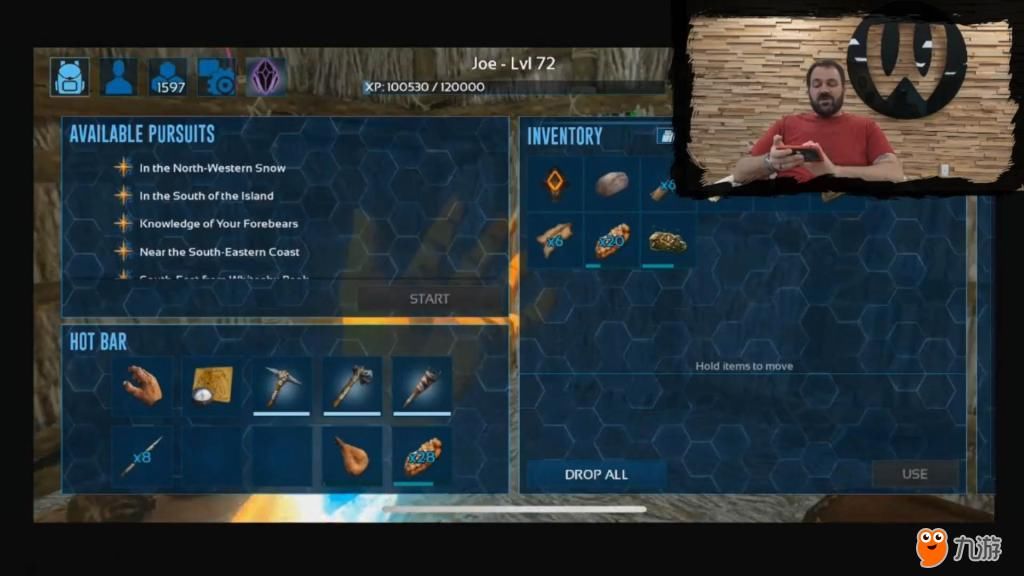Select the map and compass hotbar slot
Image resolution: width=1024 pixels, height=576 pixels.
212,385
